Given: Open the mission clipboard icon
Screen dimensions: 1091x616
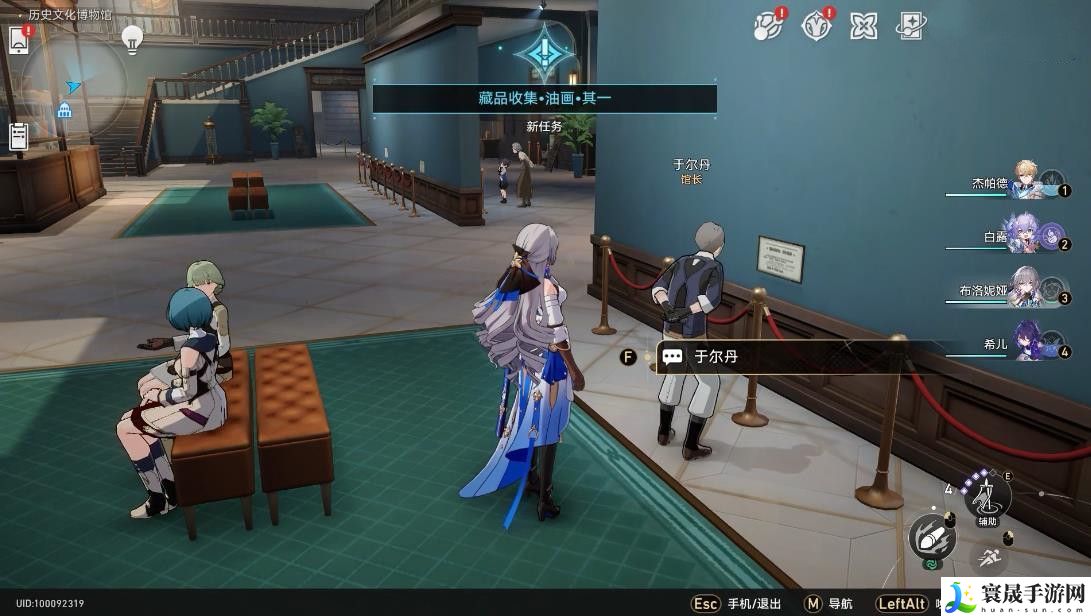Looking at the screenshot, I should 19,136.
